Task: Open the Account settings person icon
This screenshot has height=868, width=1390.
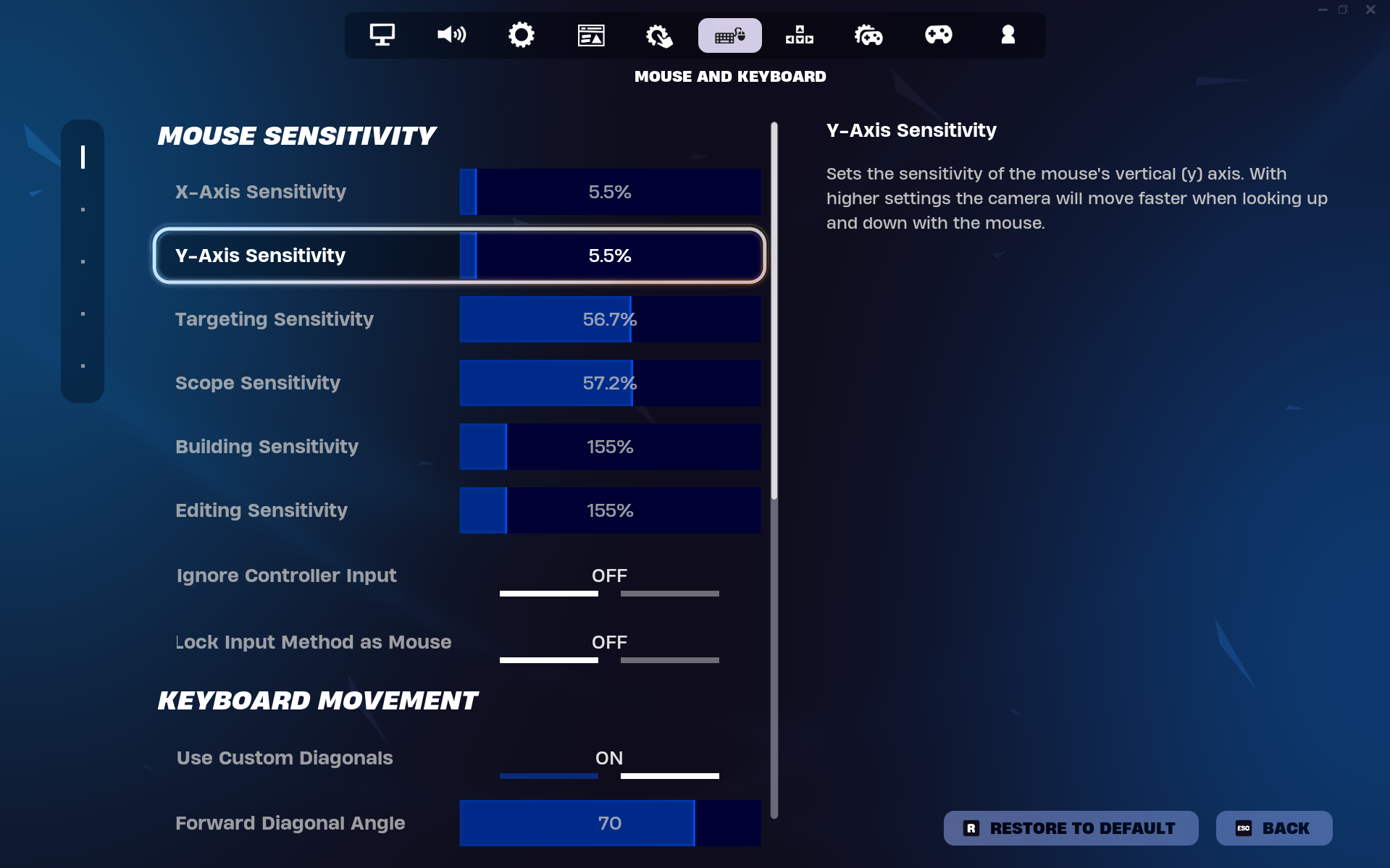Action: [x=1008, y=35]
